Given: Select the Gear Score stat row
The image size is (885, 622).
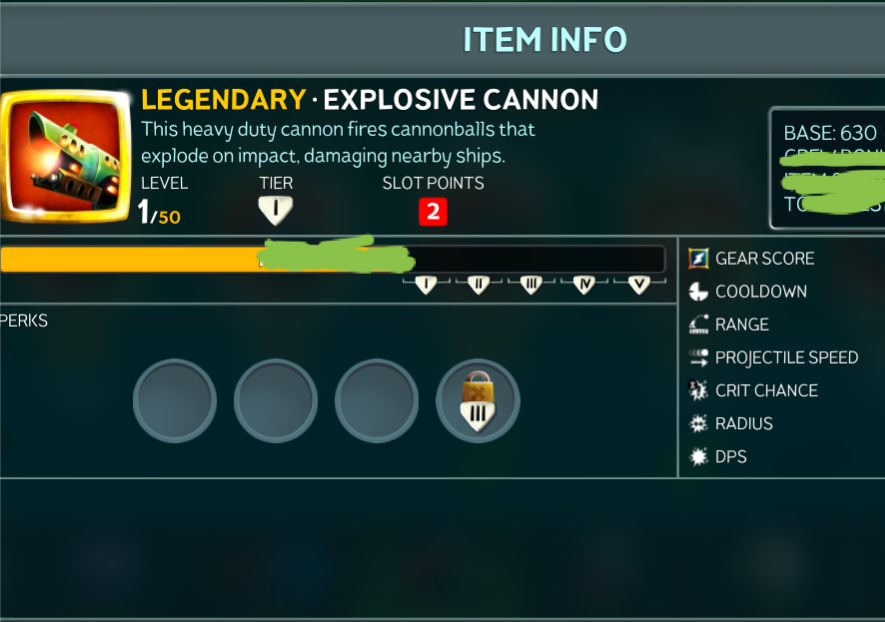Looking at the screenshot, I should [x=764, y=258].
